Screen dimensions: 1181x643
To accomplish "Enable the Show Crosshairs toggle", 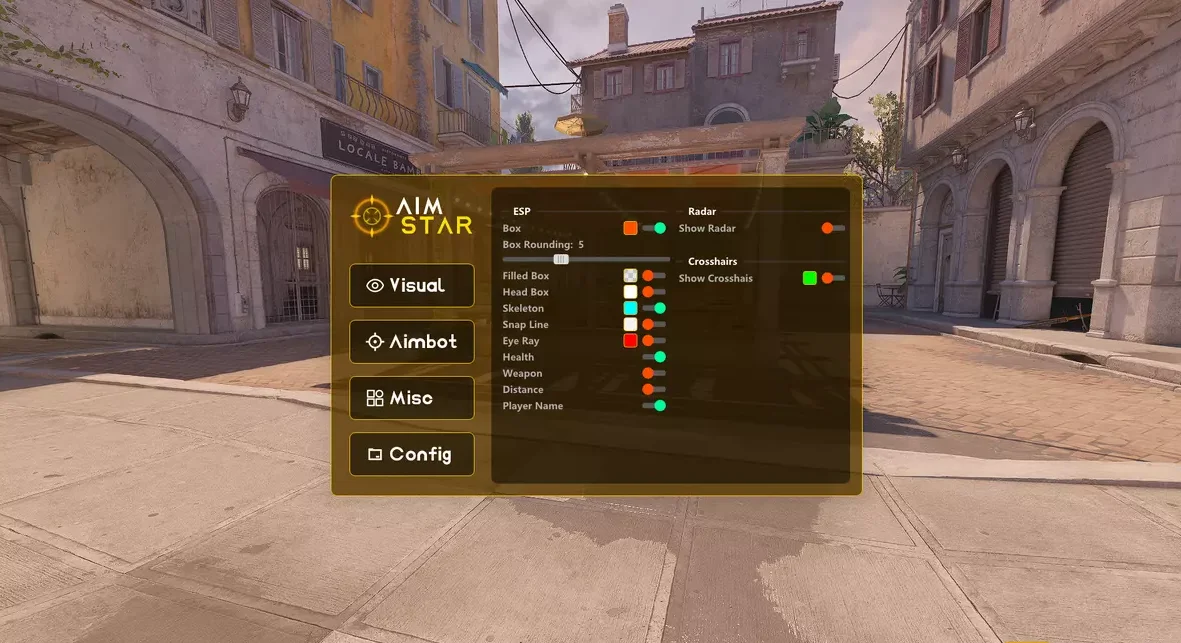I will 833,278.
